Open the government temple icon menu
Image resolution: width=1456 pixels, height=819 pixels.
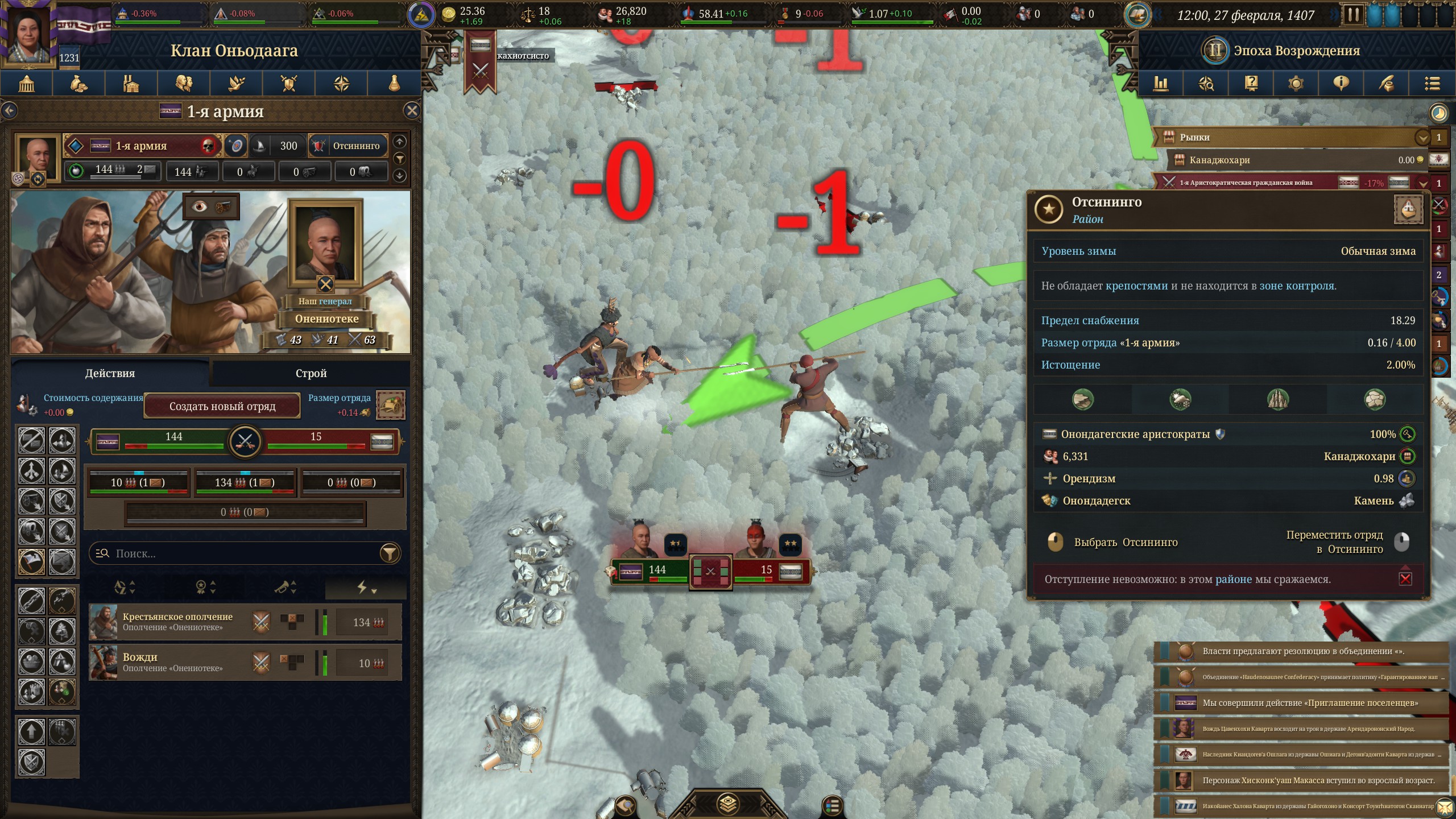pyautogui.click(x=27, y=84)
